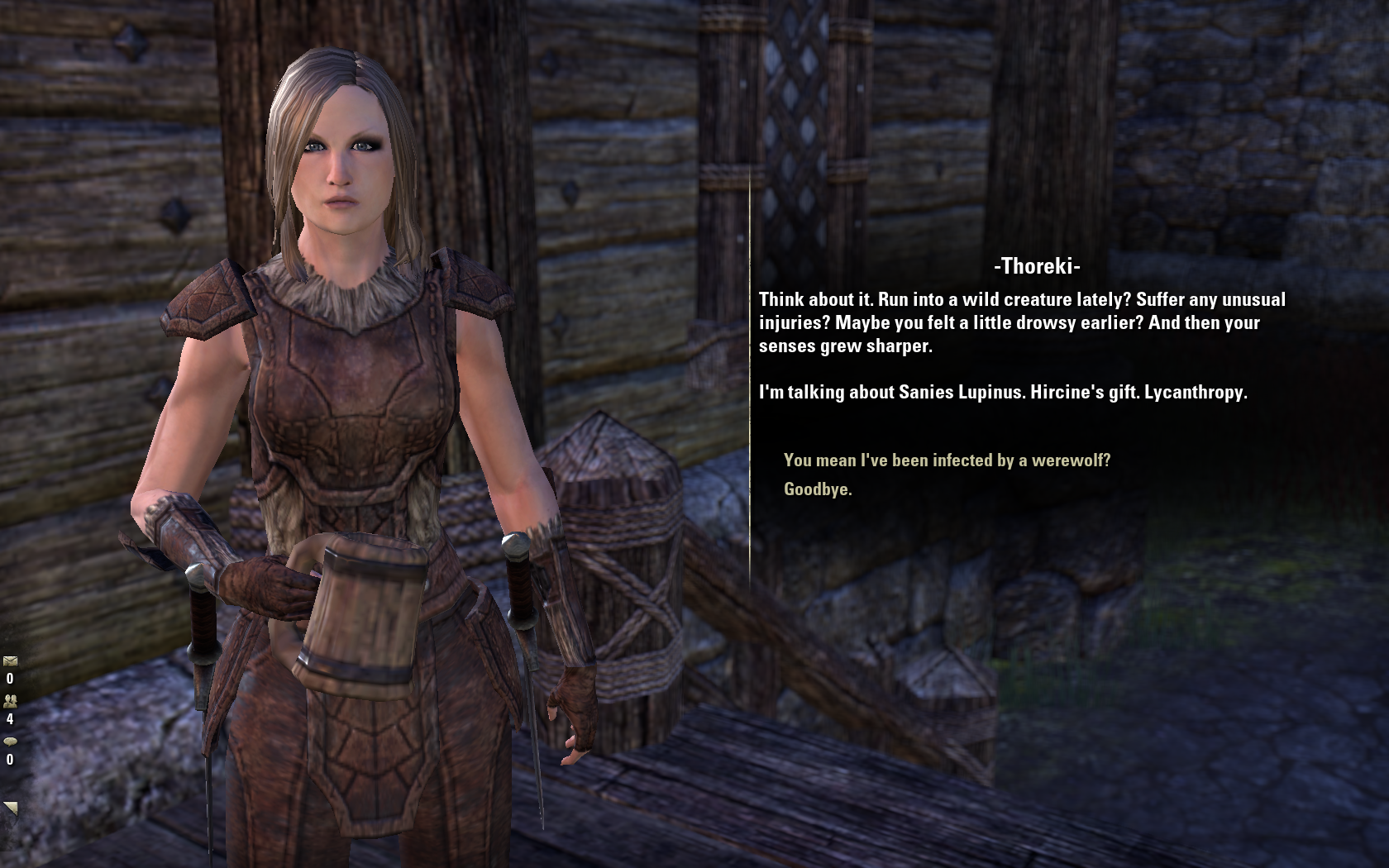Open the mail envelope icon
This screenshot has height=868, width=1389.
click(x=10, y=661)
